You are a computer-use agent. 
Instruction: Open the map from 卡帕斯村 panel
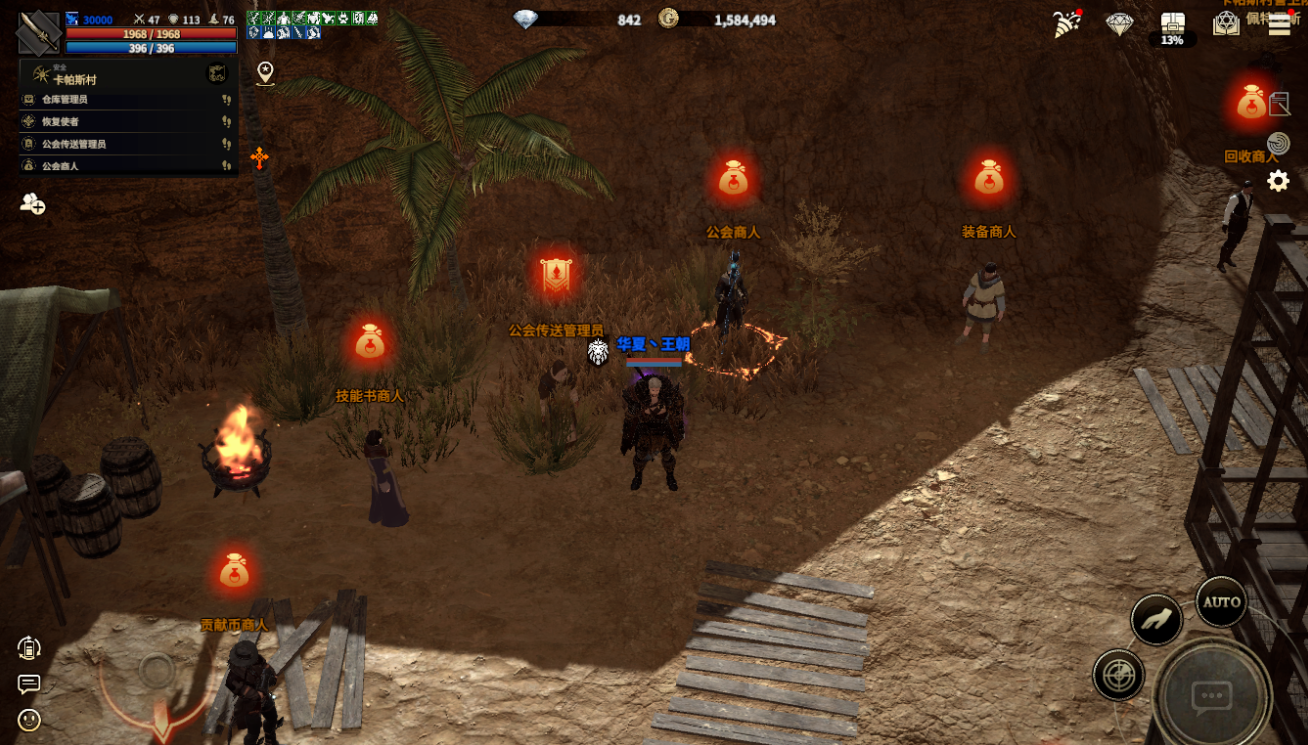(x=217, y=73)
